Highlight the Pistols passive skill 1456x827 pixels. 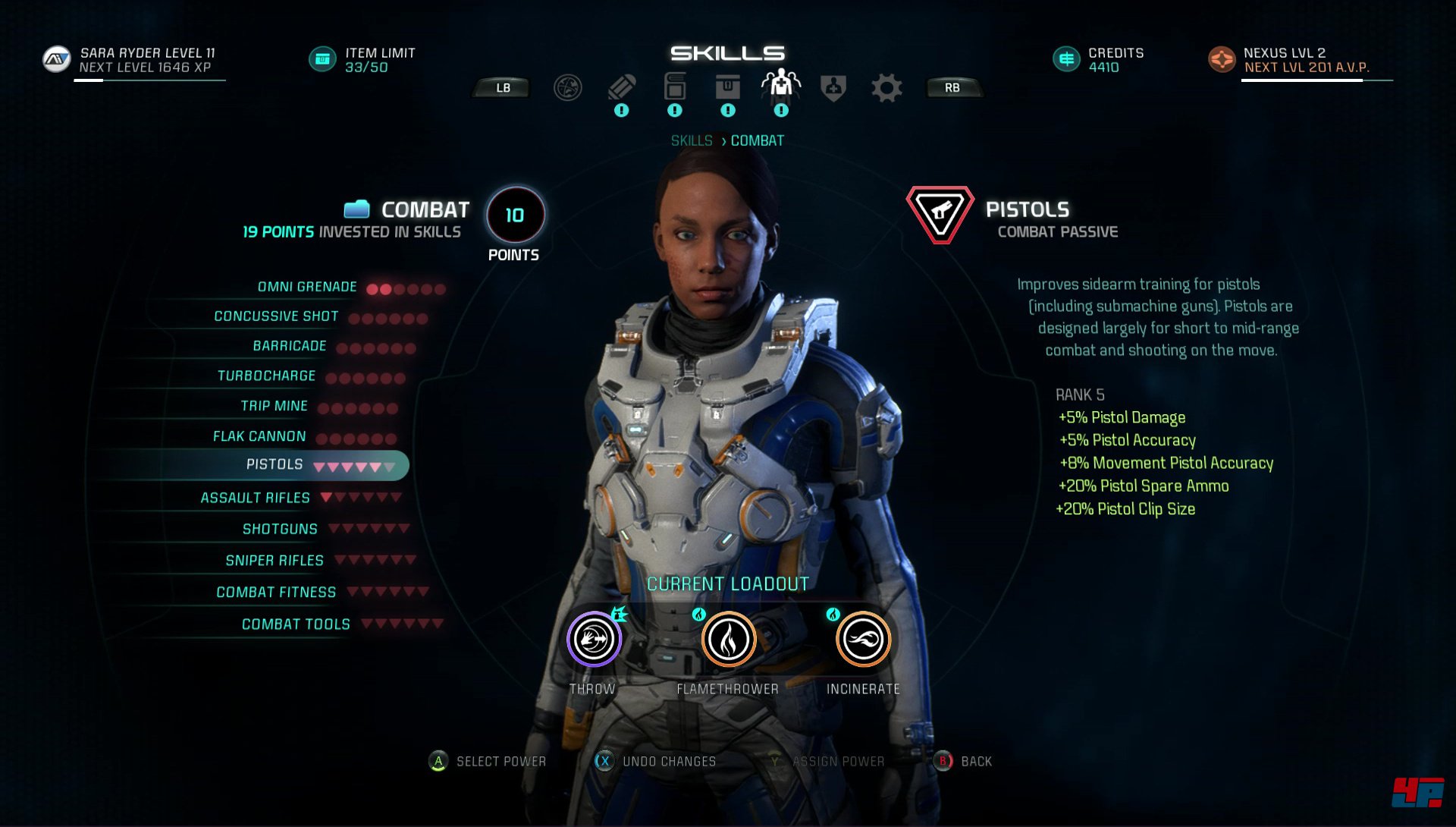coord(275,464)
